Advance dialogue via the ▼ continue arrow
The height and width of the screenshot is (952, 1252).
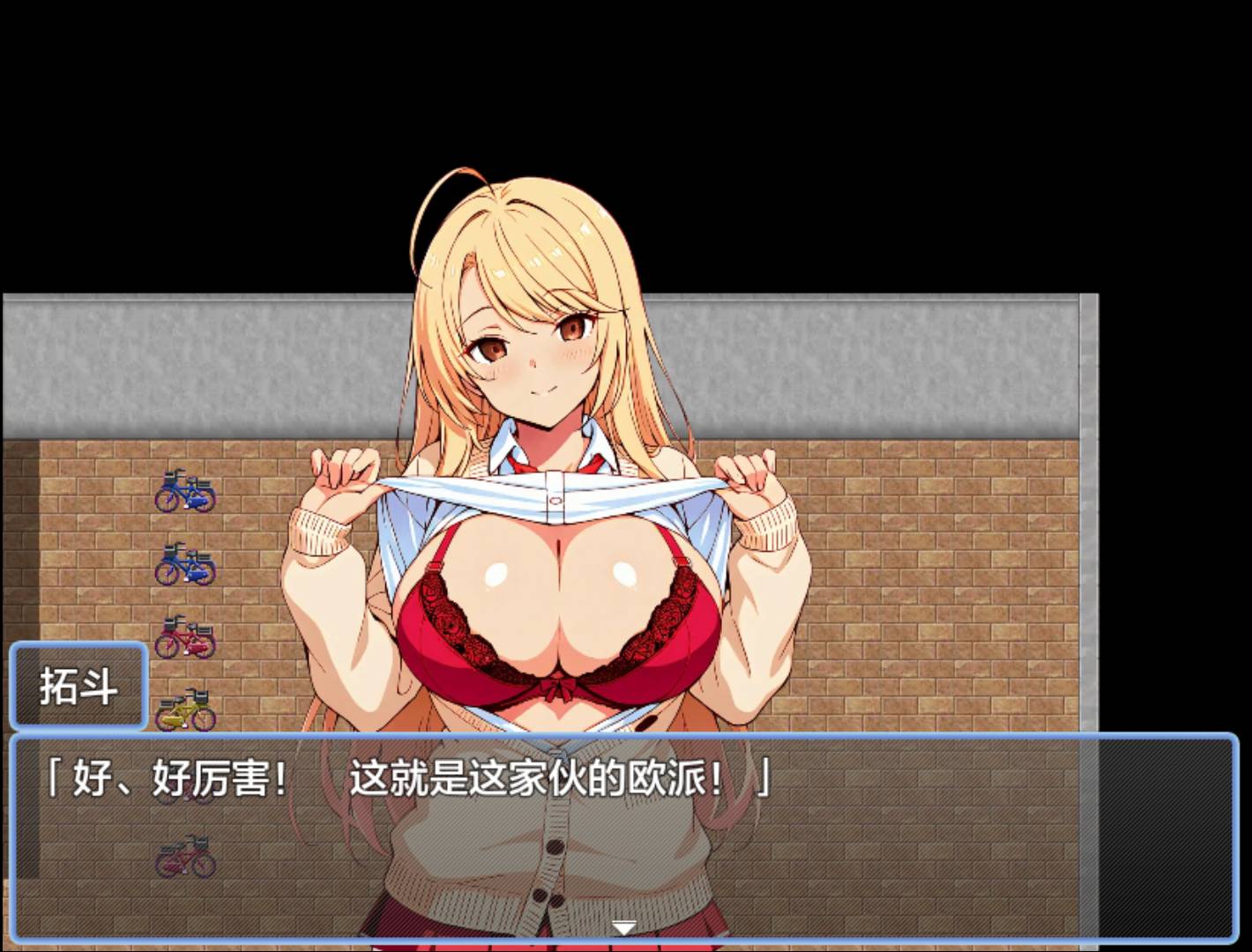(625, 926)
